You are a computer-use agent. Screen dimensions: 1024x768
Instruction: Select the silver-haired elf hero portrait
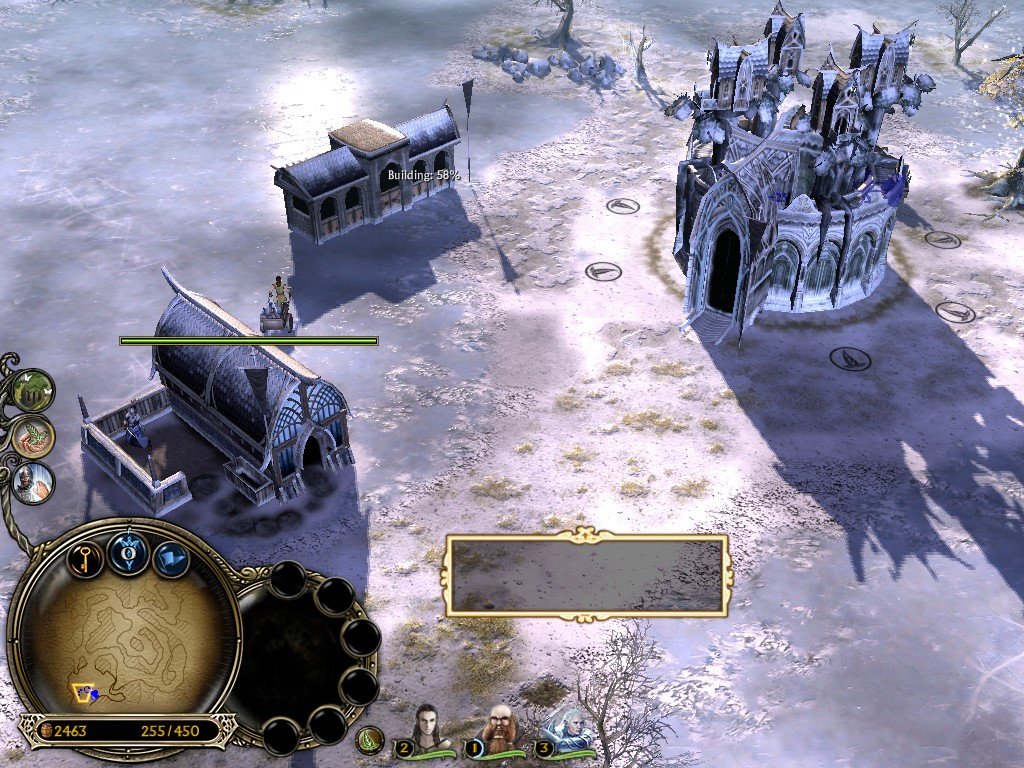[568, 731]
